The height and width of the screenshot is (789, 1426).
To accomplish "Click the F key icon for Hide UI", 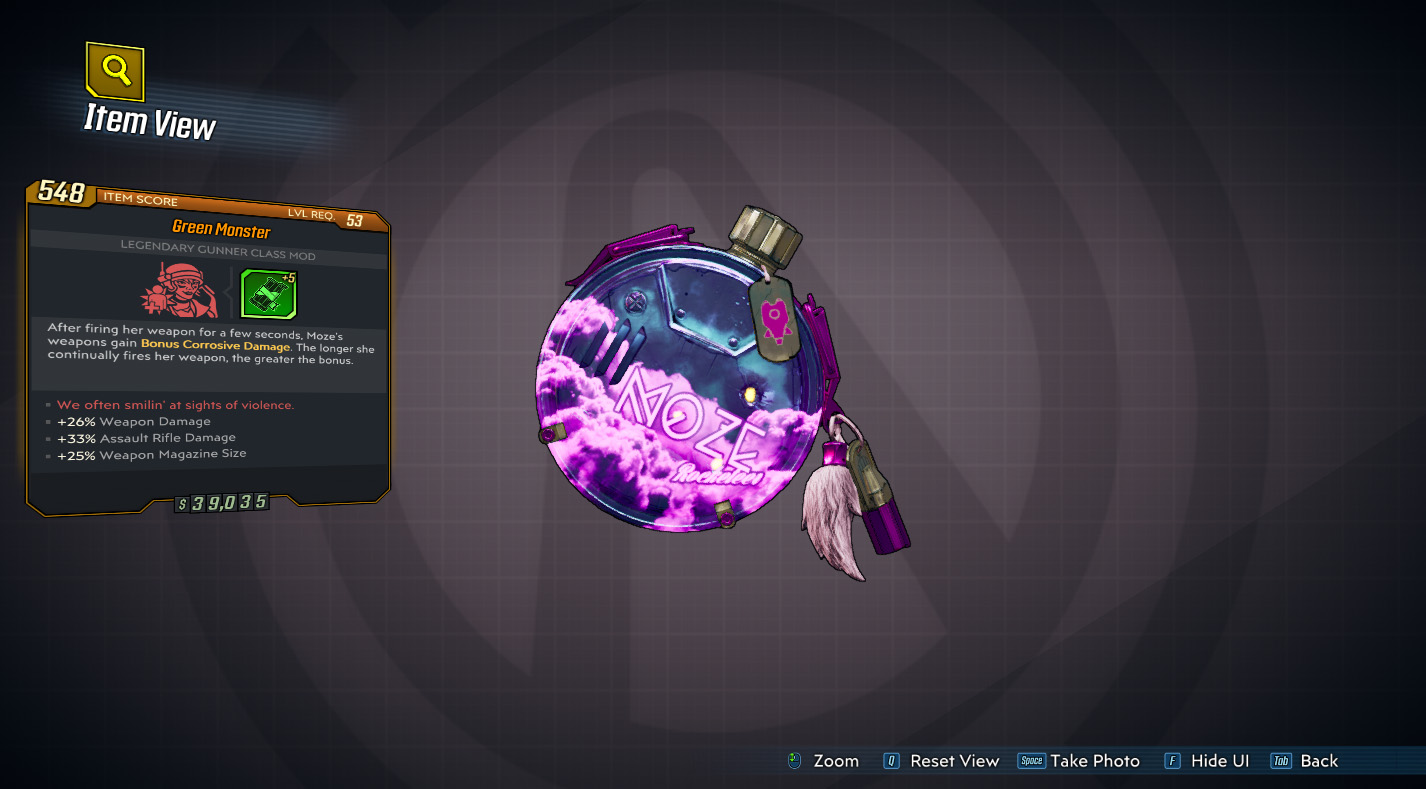I will tap(1170, 760).
